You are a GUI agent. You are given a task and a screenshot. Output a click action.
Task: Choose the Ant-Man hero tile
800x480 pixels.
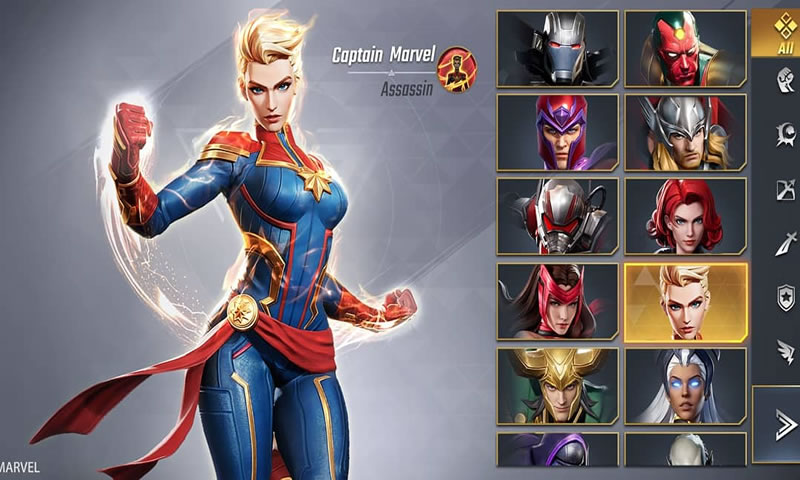557,216
